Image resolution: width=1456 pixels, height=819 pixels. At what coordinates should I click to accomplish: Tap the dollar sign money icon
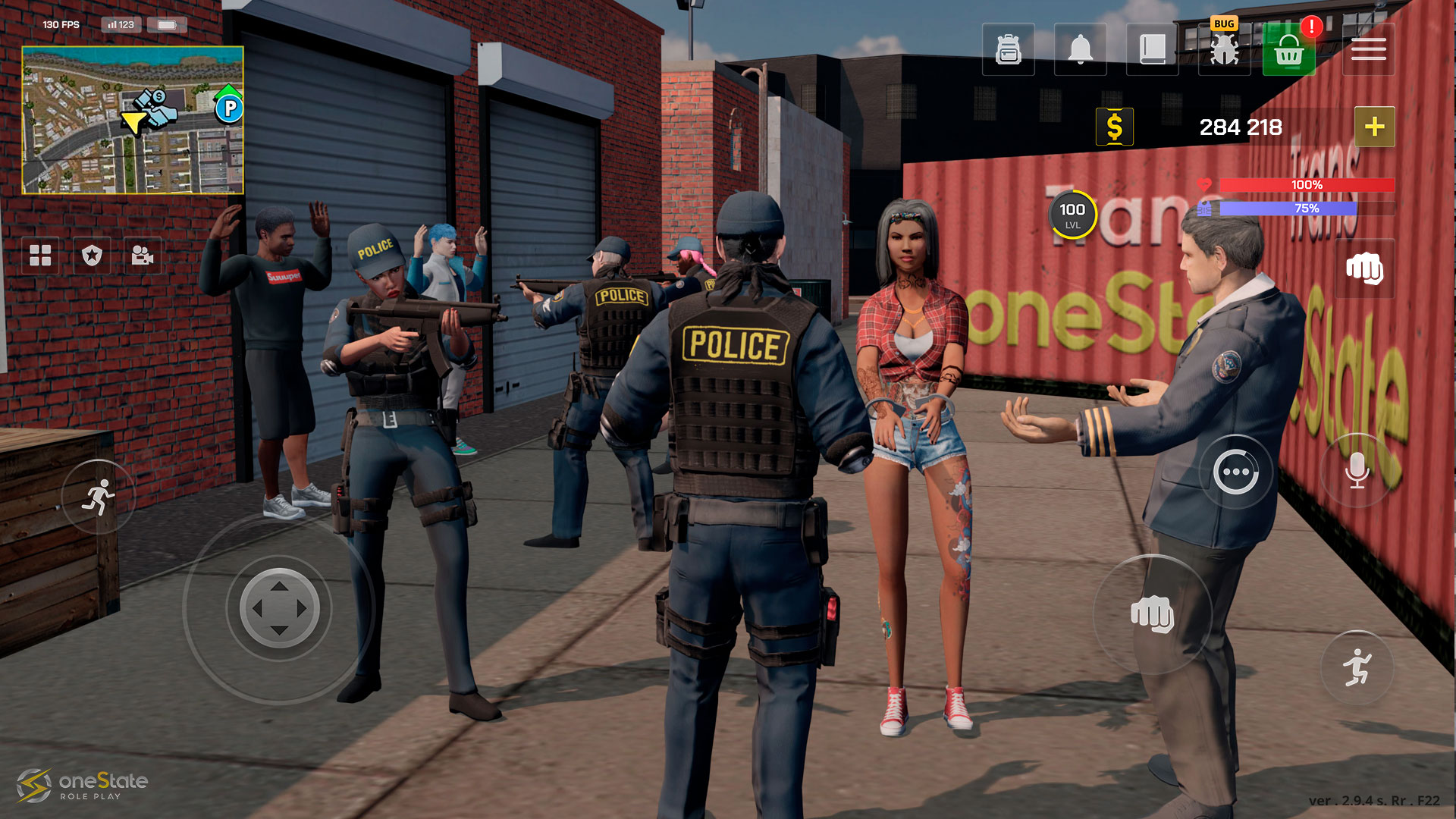[1114, 127]
